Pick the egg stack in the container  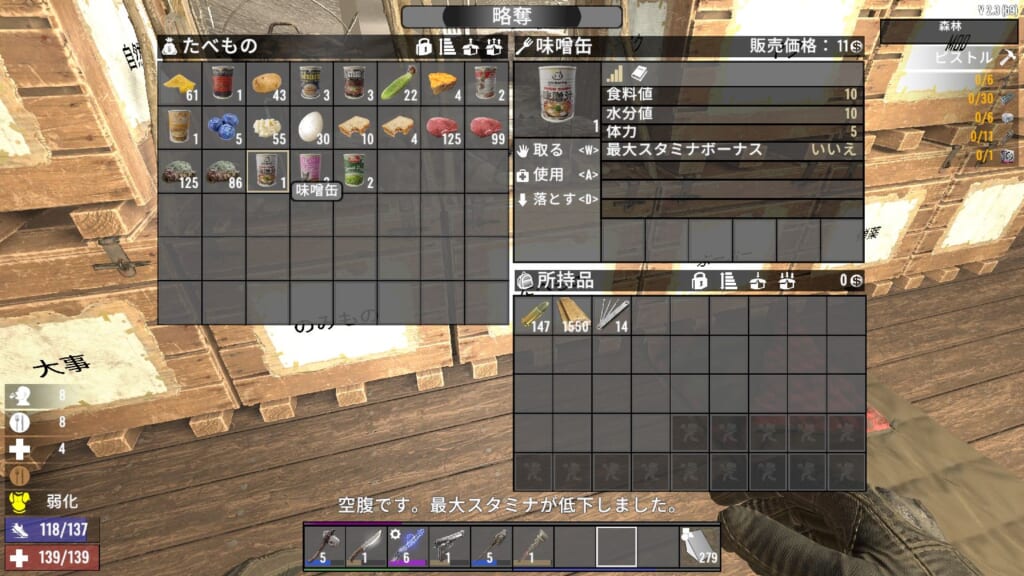point(312,127)
